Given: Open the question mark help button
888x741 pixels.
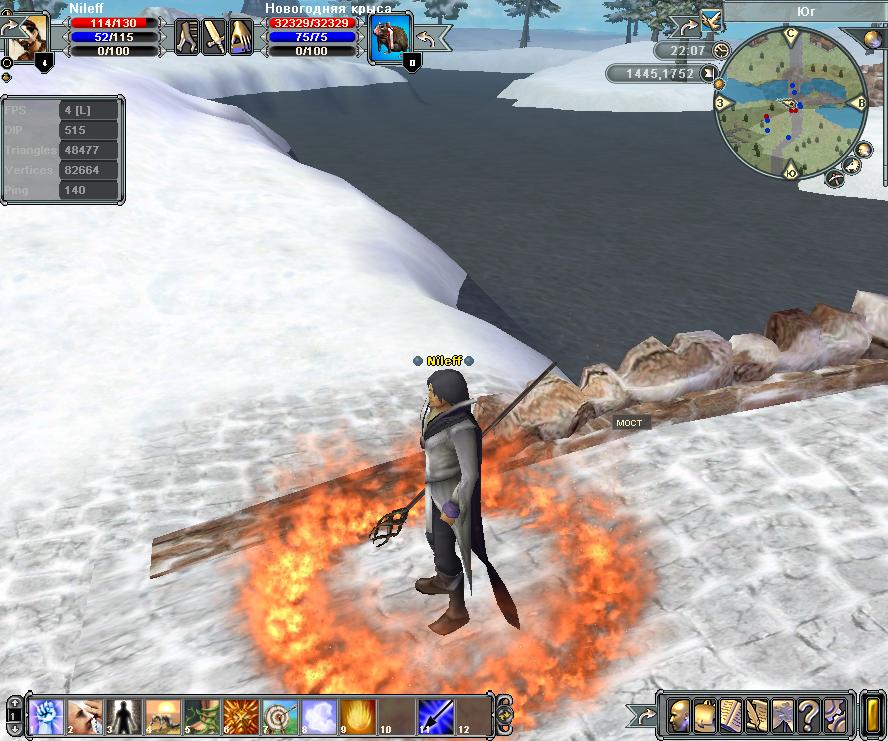Looking at the screenshot, I should pyautogui.click(x=808, y=715).
